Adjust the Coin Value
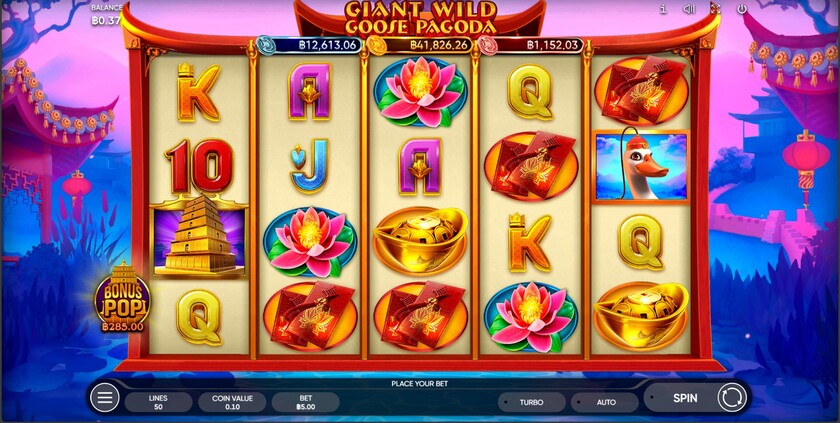 pyautogui.click(x=231, y=402)
